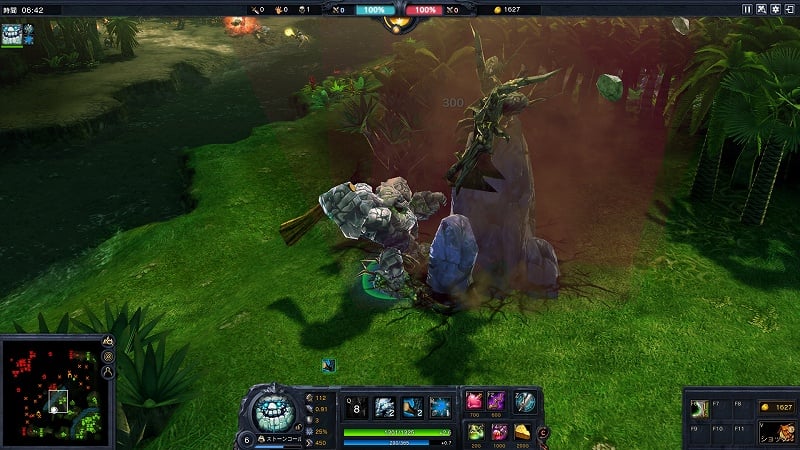The height and width of the screenshot is (450, 800).
Task: Click the exit icon in the top-right corner
Action: [787, 9]
